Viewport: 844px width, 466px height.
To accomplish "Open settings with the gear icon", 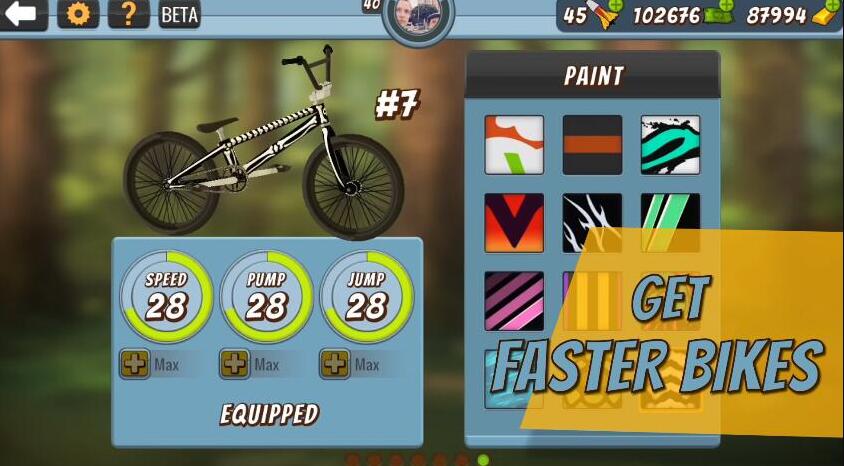I will coord(77,14).
